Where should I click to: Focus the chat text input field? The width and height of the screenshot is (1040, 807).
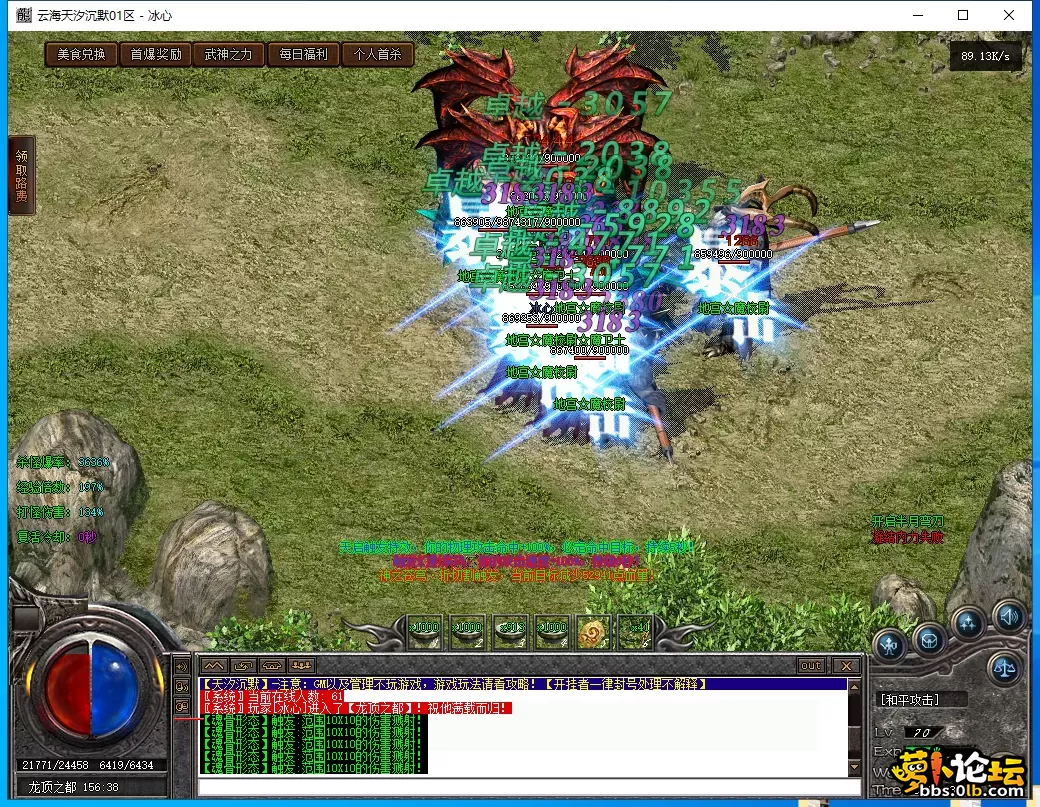(520, 787)
